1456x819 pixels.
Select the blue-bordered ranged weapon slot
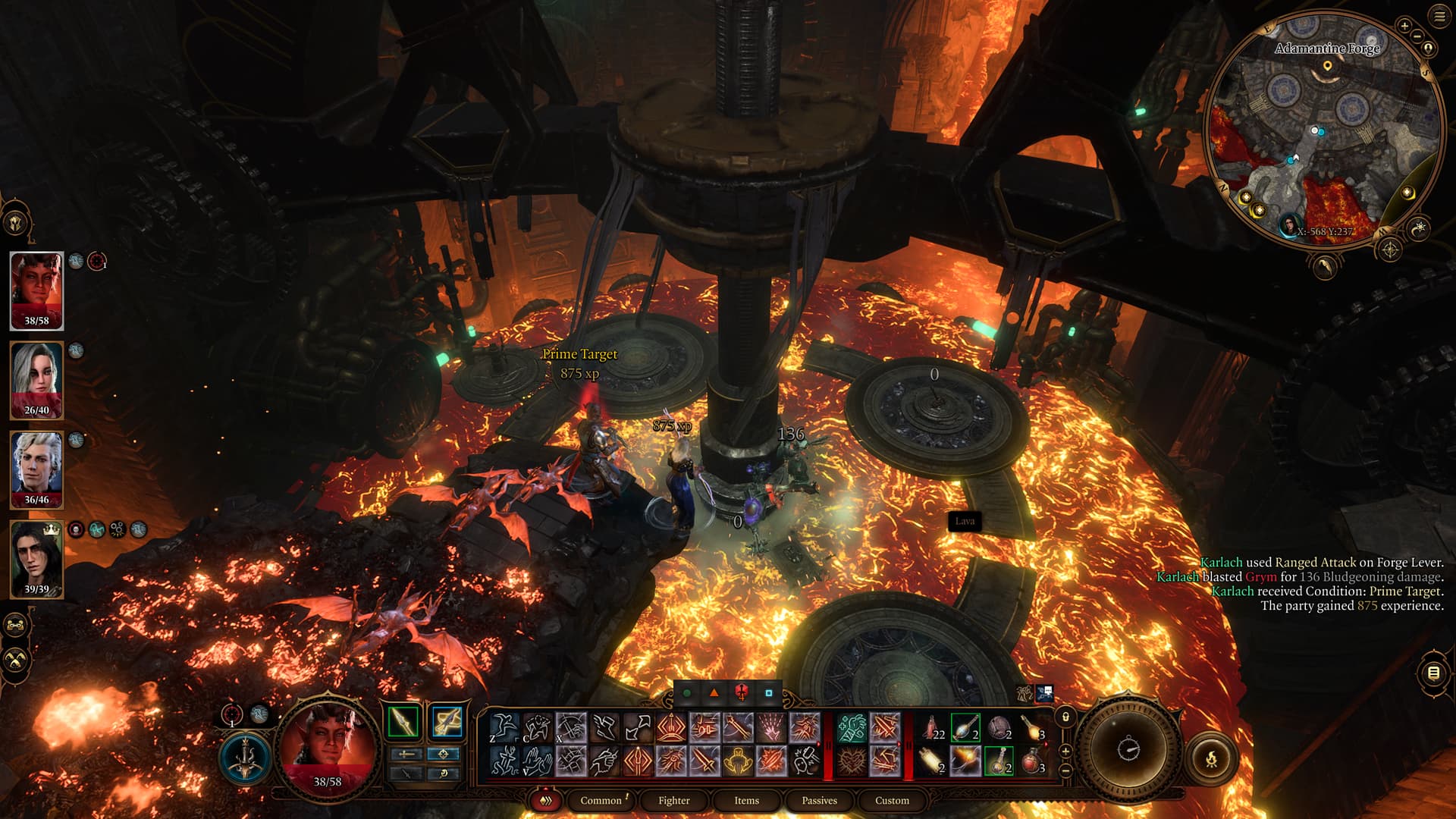[447, 721]
